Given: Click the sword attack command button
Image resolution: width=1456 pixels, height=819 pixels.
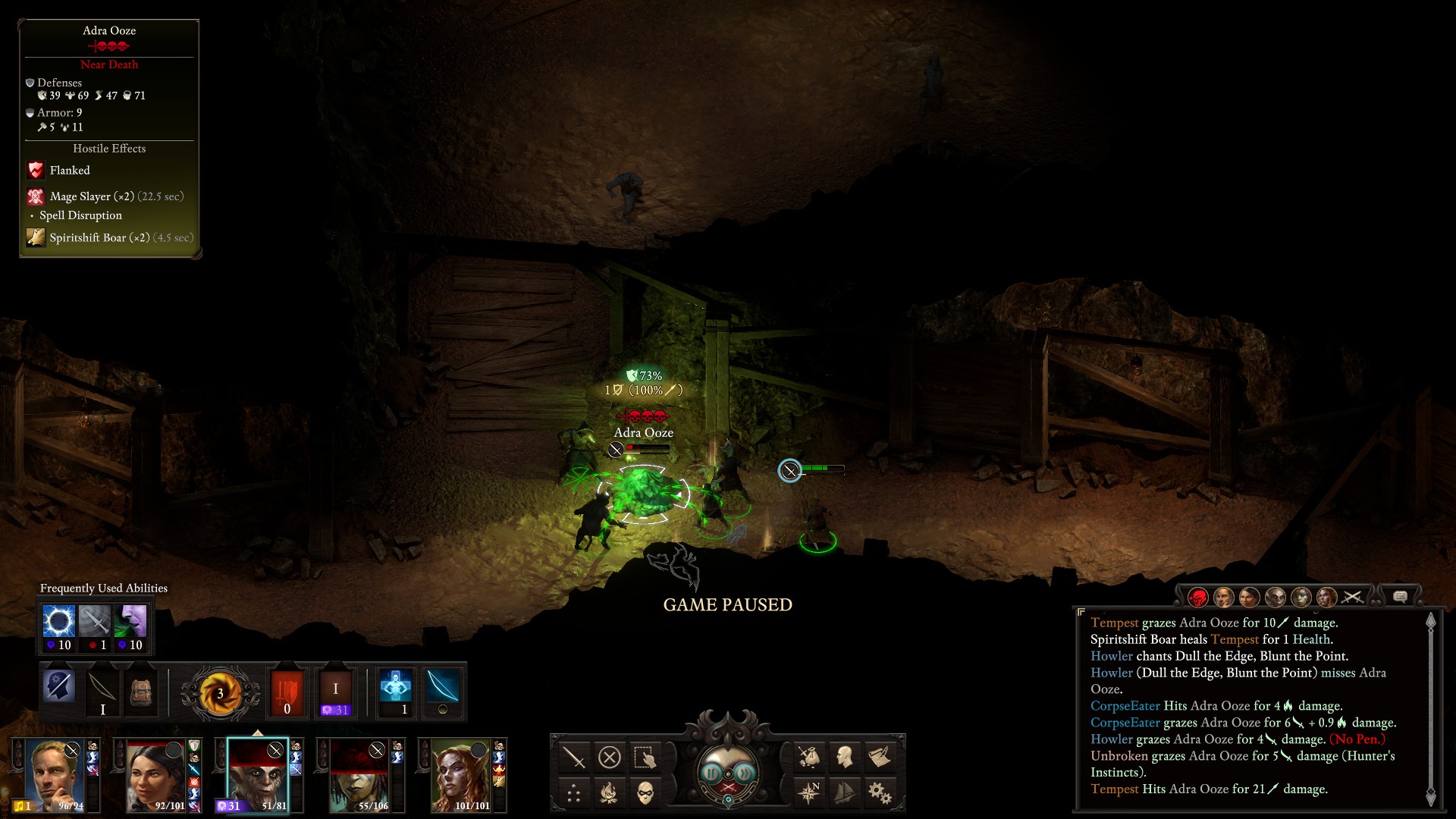Looking at the screenshot, I should point(574,758).
